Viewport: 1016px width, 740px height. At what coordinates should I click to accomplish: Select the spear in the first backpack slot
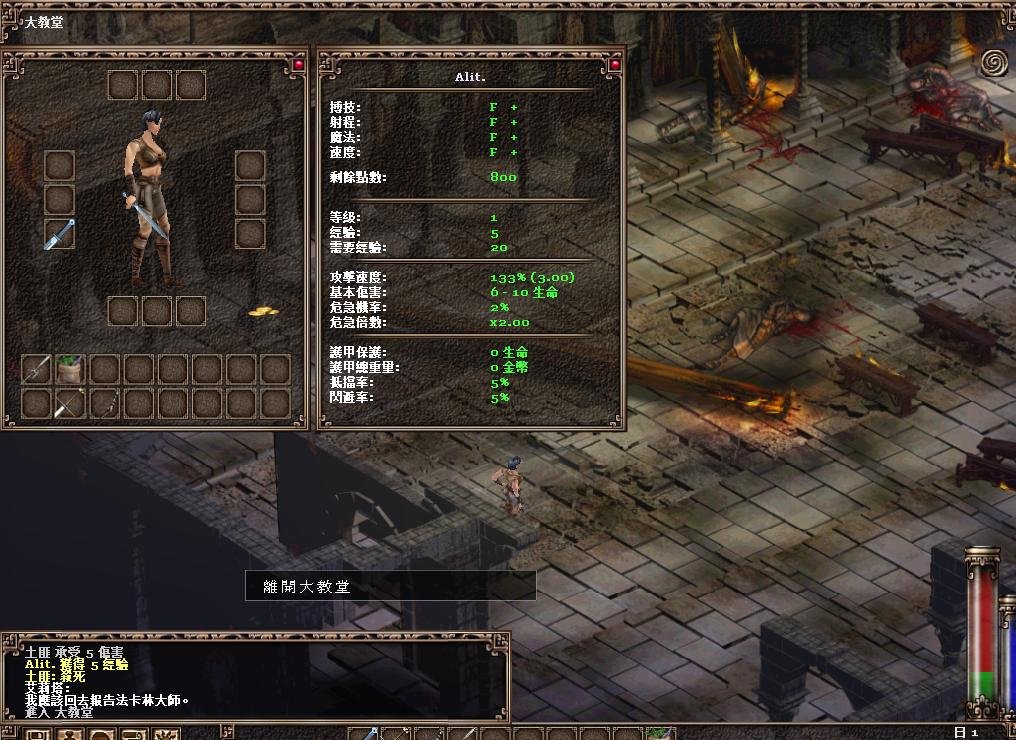pyautogui.click(x=36, y=370)
